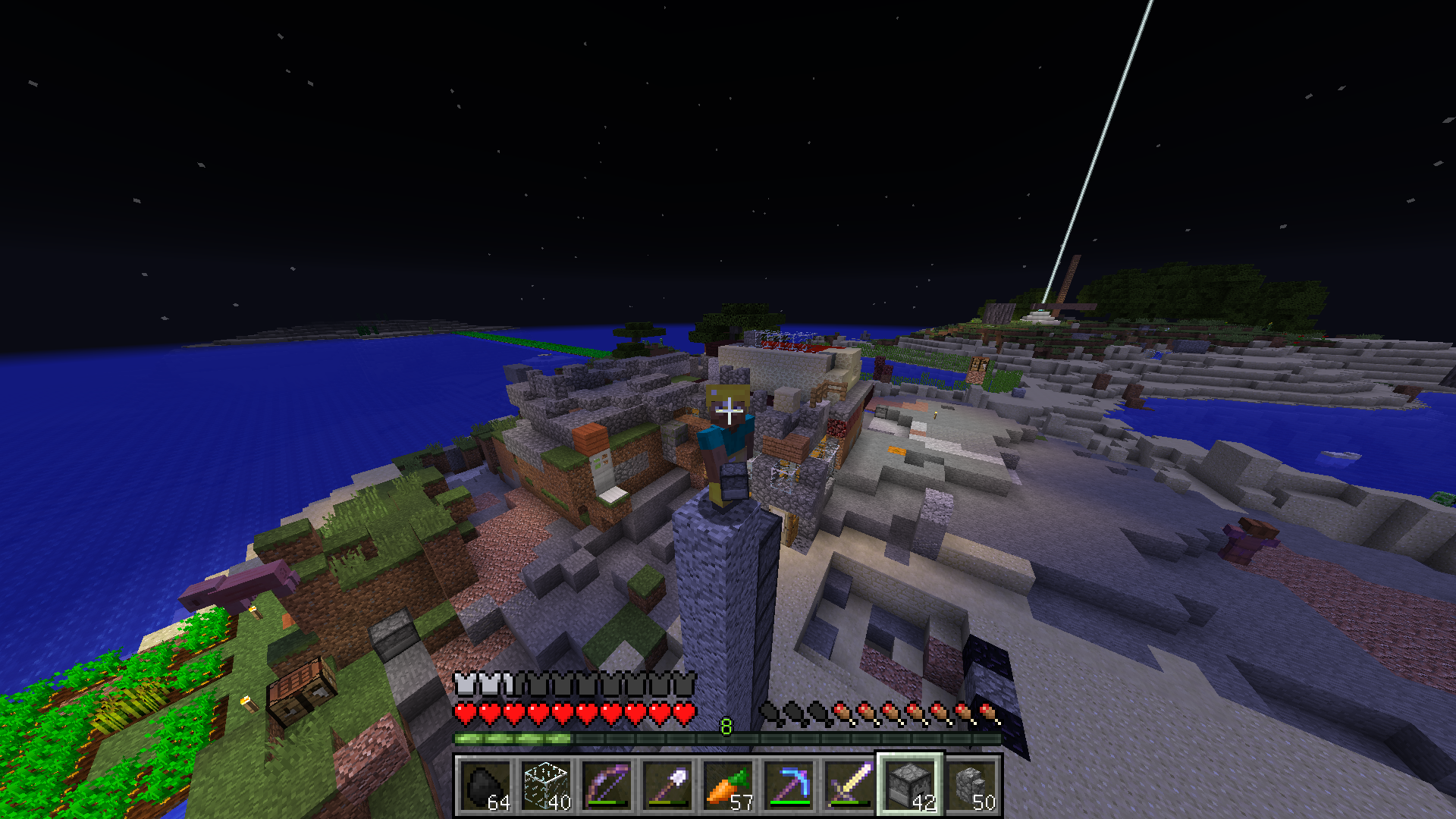Click the highlighted dispenser block slot

(910, 786)
